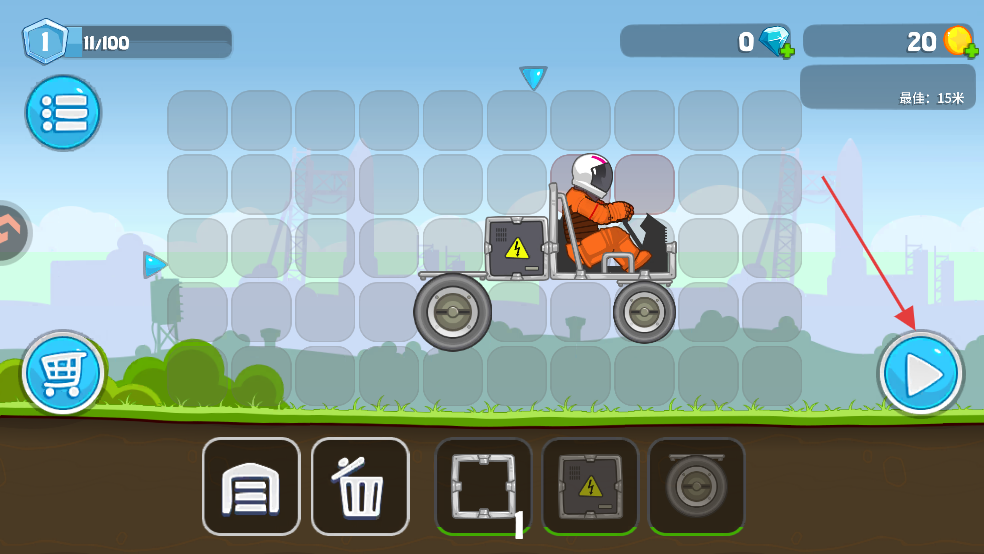Screen dimensions: 984x554
Task: Pick the electric battery block part
Action: click(x=590, y=486)
